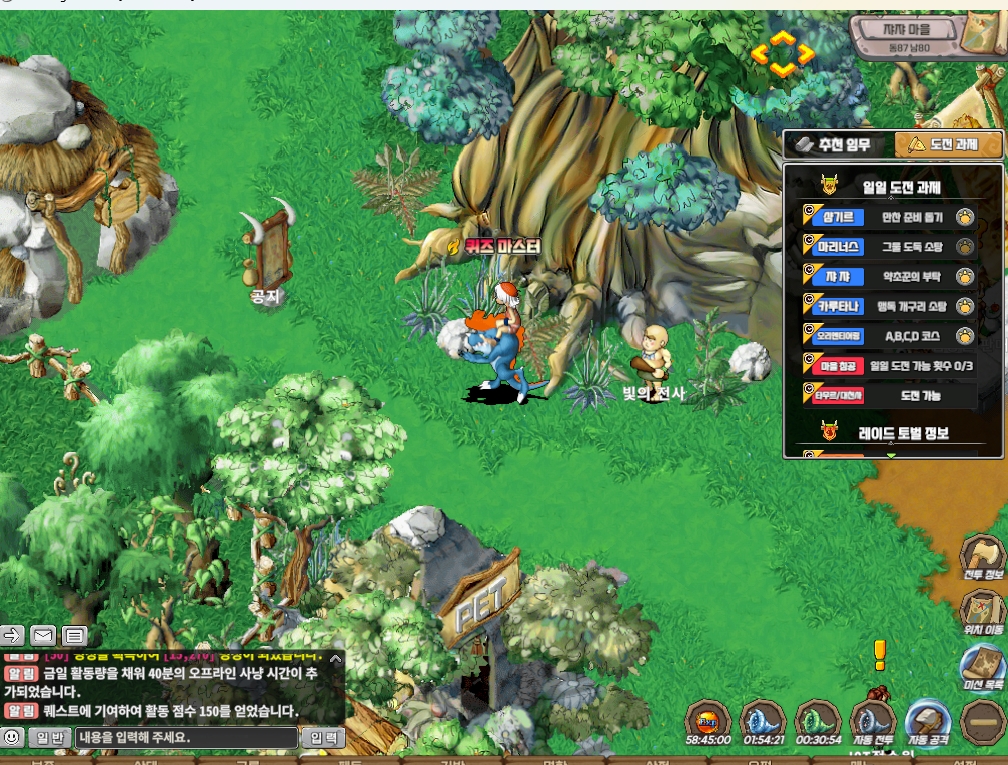Open 전투 정보 axe icon

pos(982,558)
